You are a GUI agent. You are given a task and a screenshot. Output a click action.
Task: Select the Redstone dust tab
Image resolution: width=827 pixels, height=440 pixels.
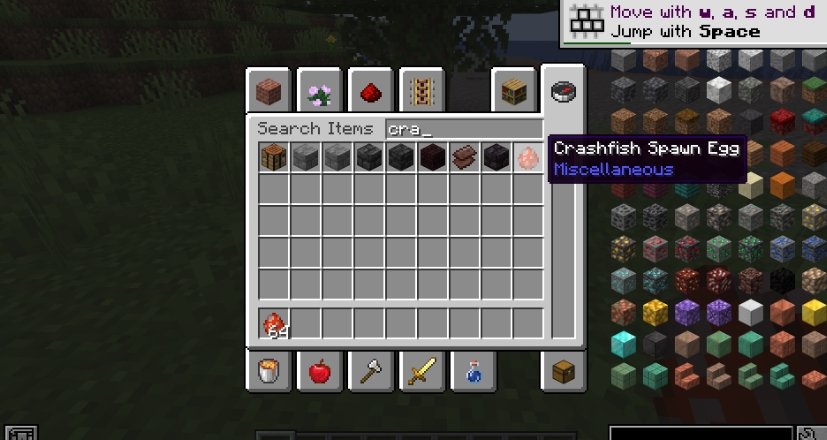371,93
